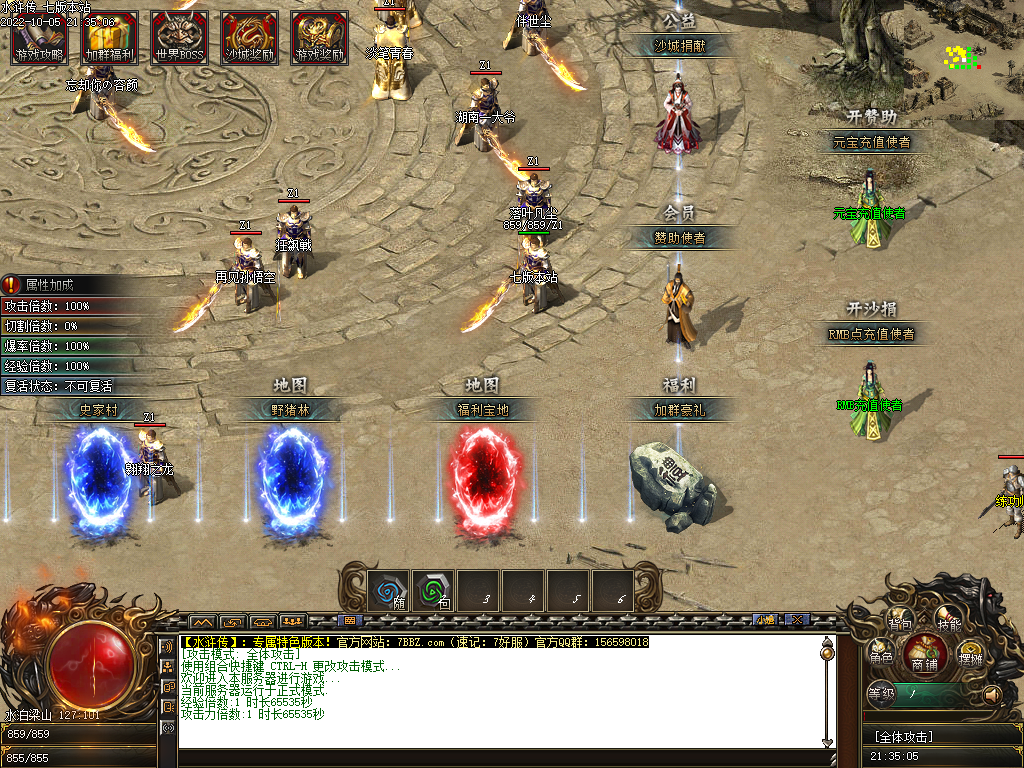Click the 属性加成 attribute bonus header
The image size is (1024, 768).
[50, 285]
